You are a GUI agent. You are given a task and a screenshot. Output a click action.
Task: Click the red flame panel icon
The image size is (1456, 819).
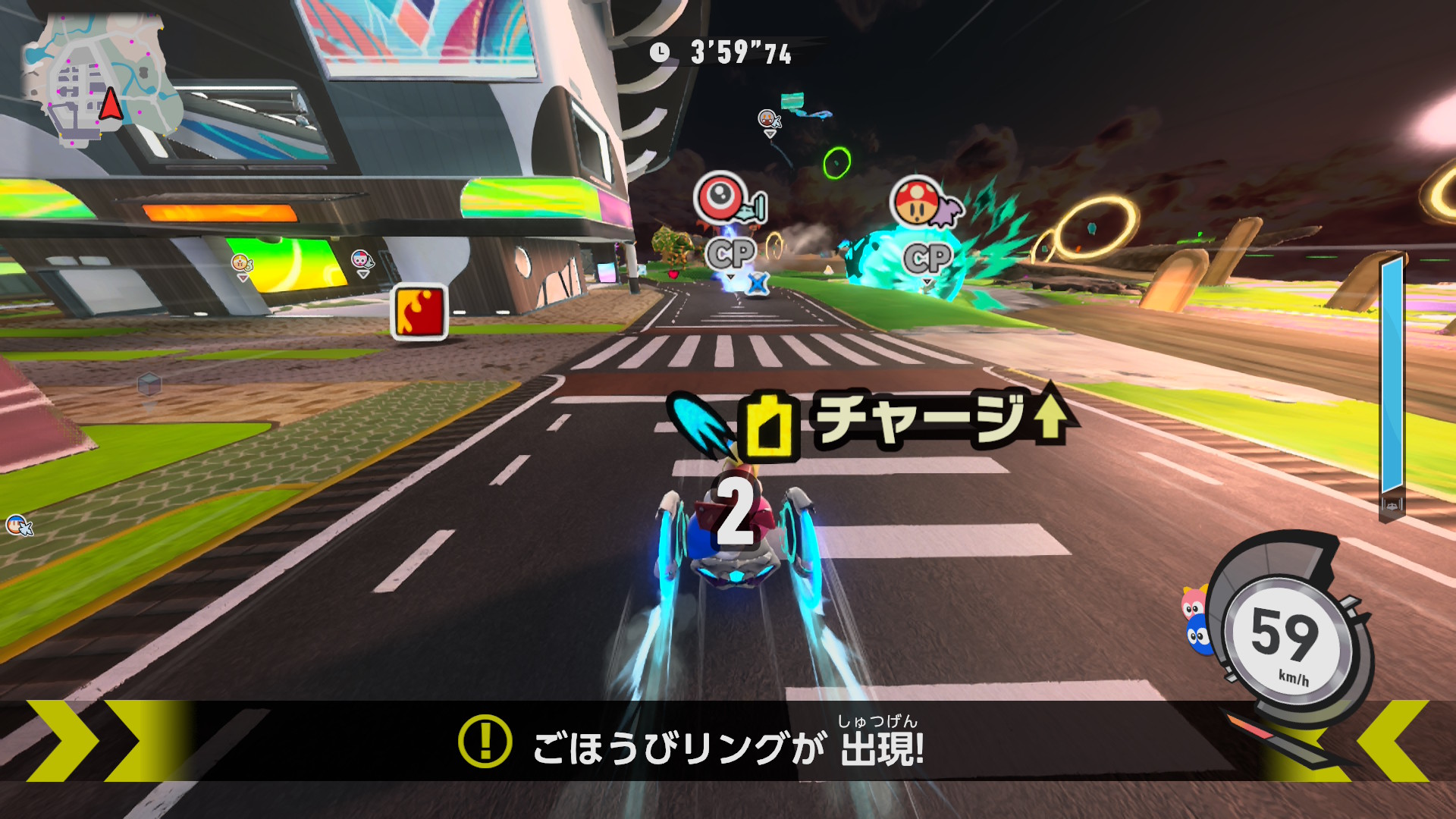[x=419, y=312]
